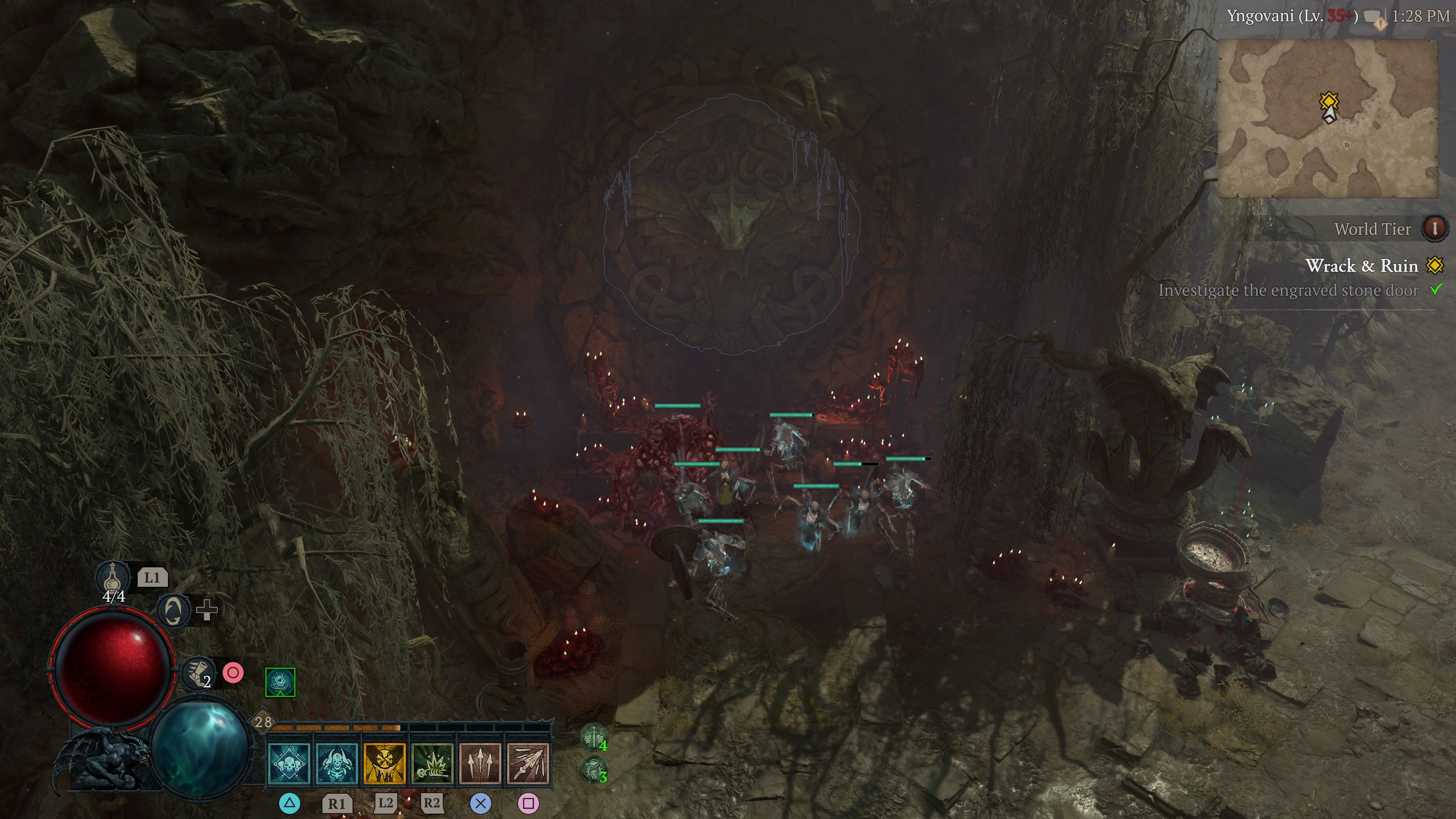
Task: Use the green Corpse Explosion skill
Action: 432,764
